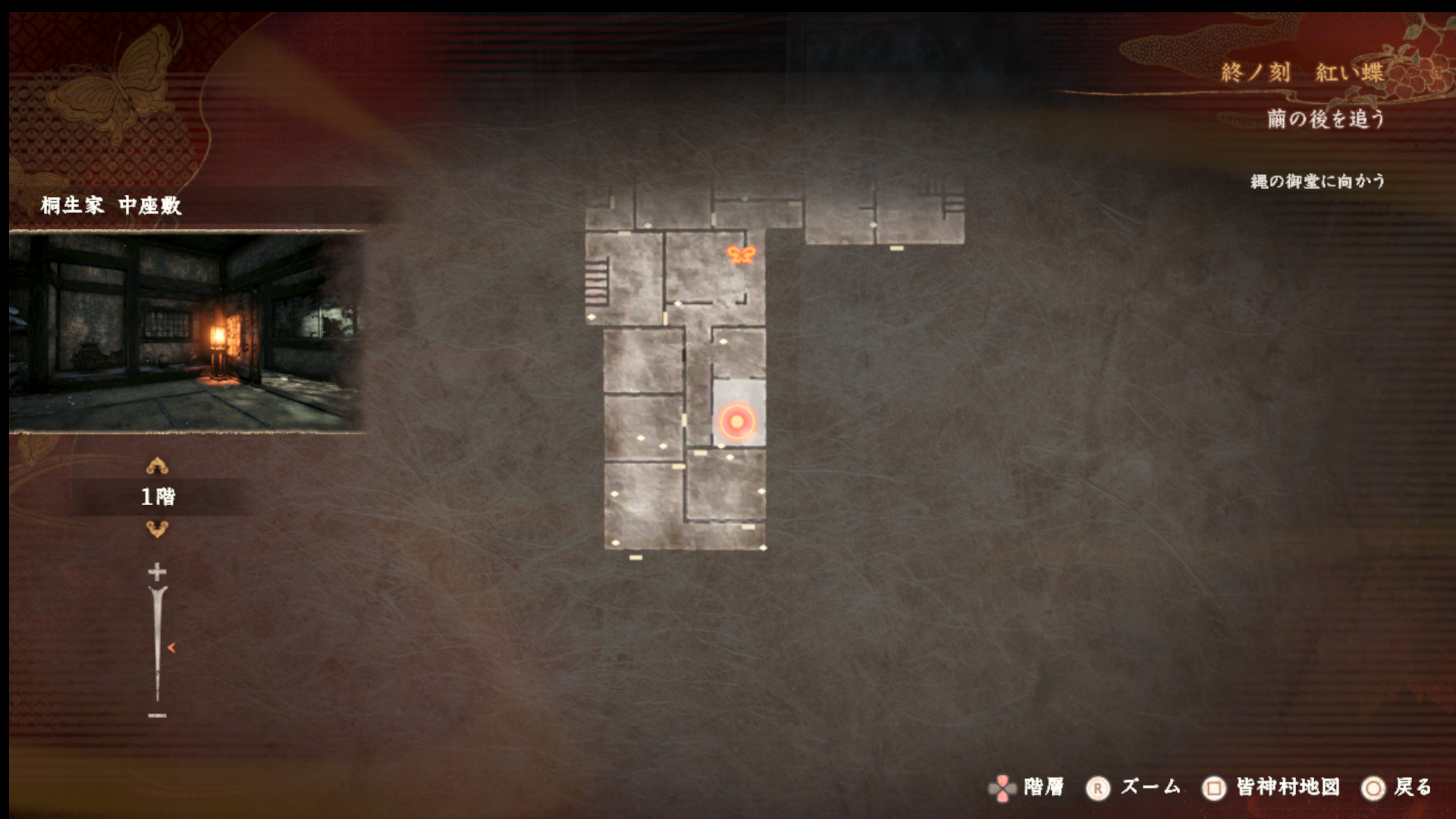Click the 1階 floor indicator label

pos(158,497)
